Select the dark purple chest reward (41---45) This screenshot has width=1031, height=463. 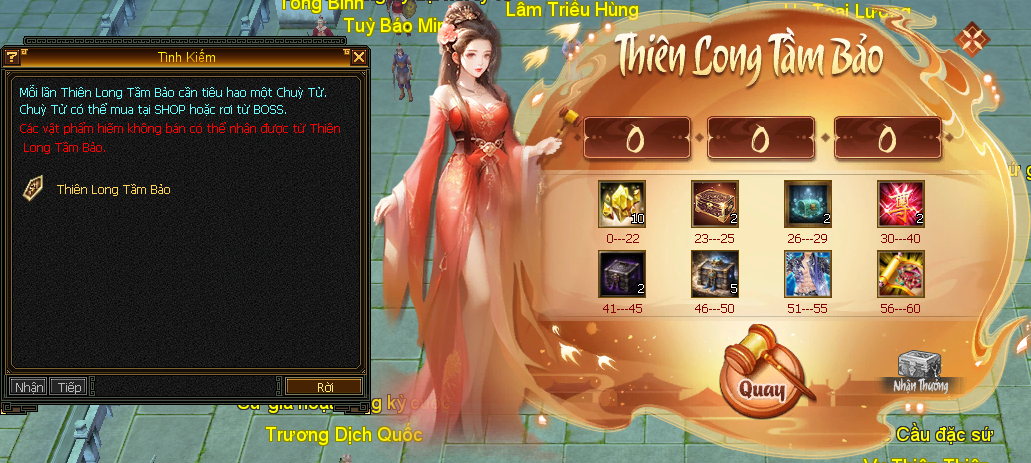tap(621, 273)
